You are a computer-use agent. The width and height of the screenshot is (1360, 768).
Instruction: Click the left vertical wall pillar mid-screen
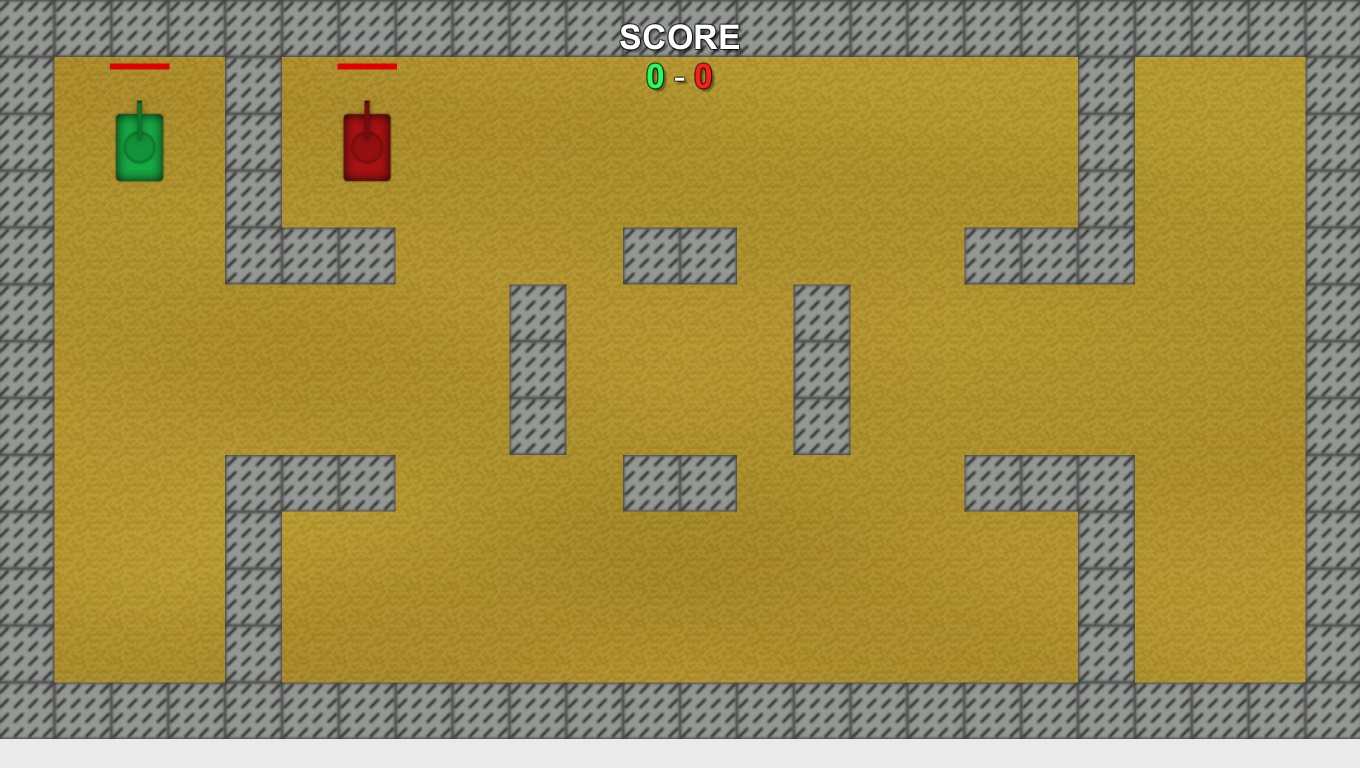click(x=538, y=368)
